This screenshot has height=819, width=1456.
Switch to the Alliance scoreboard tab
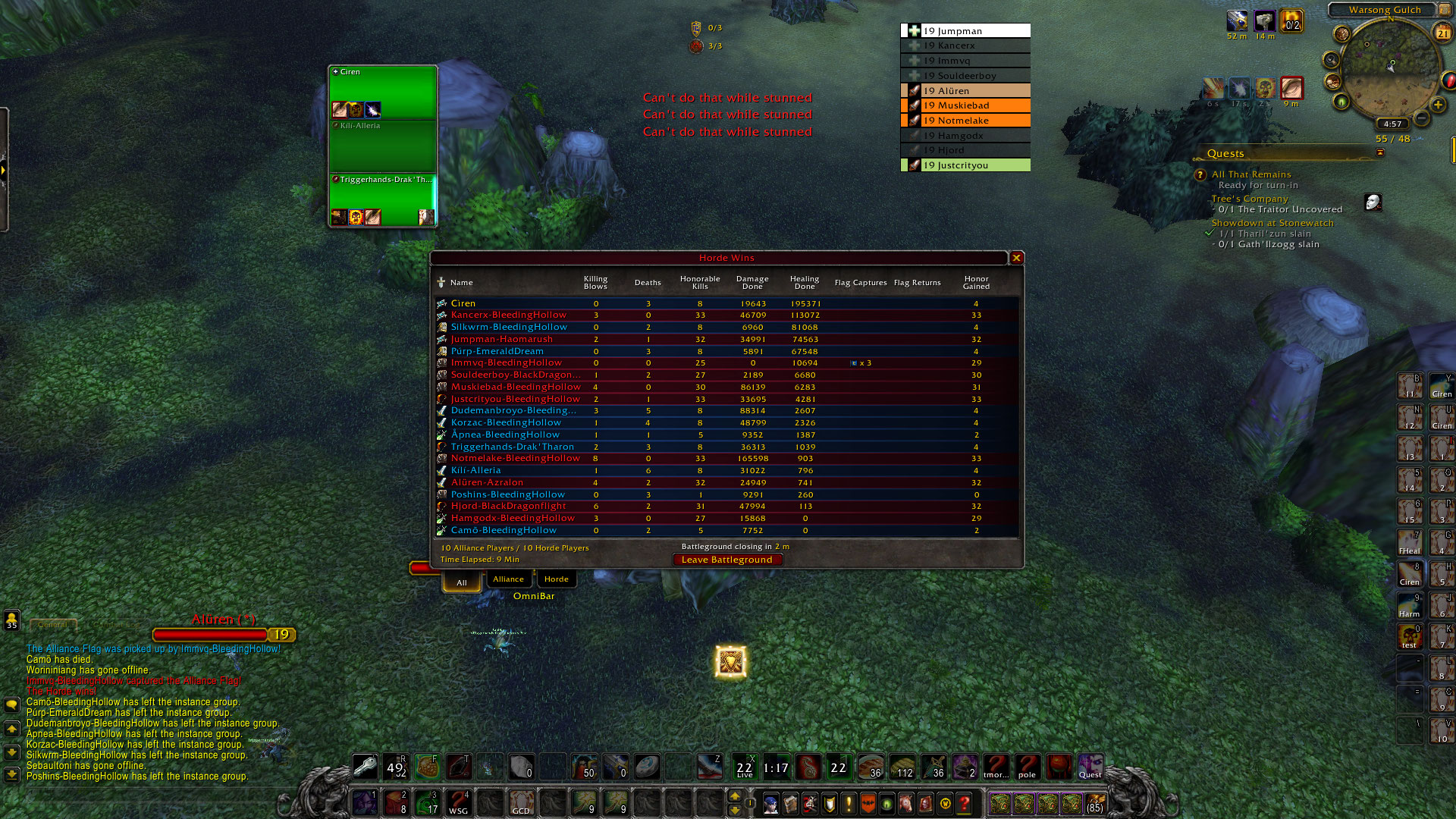coord(508,579)
